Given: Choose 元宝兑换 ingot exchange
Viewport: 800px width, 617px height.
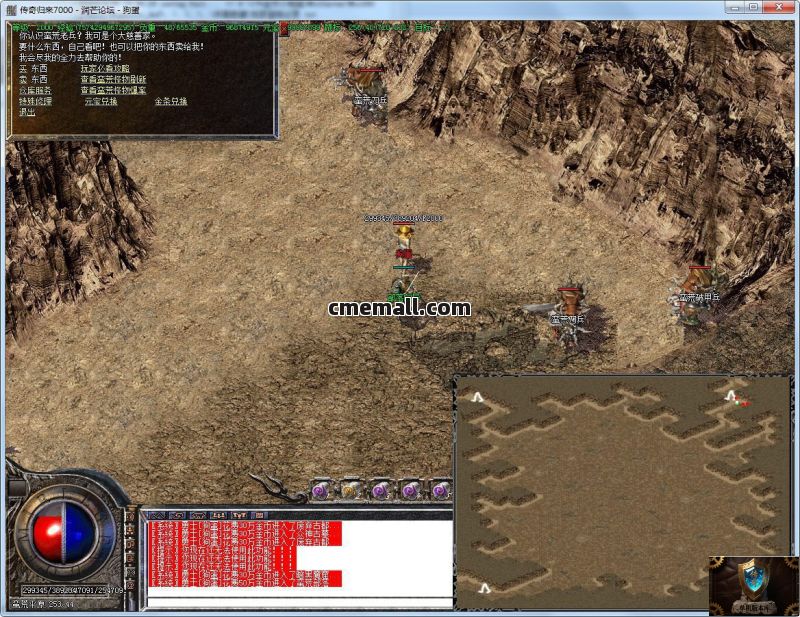Looking at the screenshot, I should 101,101.
